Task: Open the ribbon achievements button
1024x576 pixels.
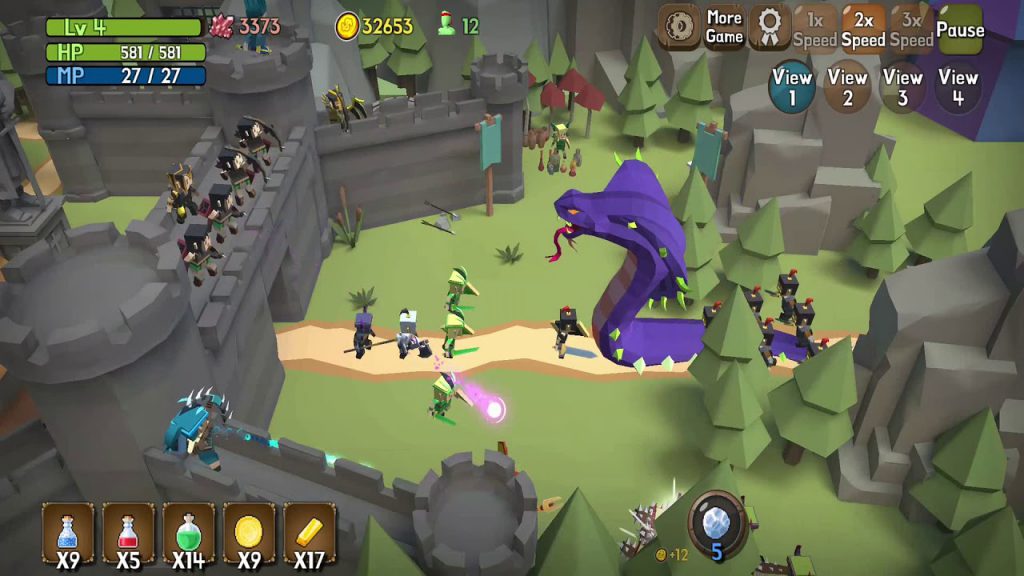Action: [x=769, y=27]
